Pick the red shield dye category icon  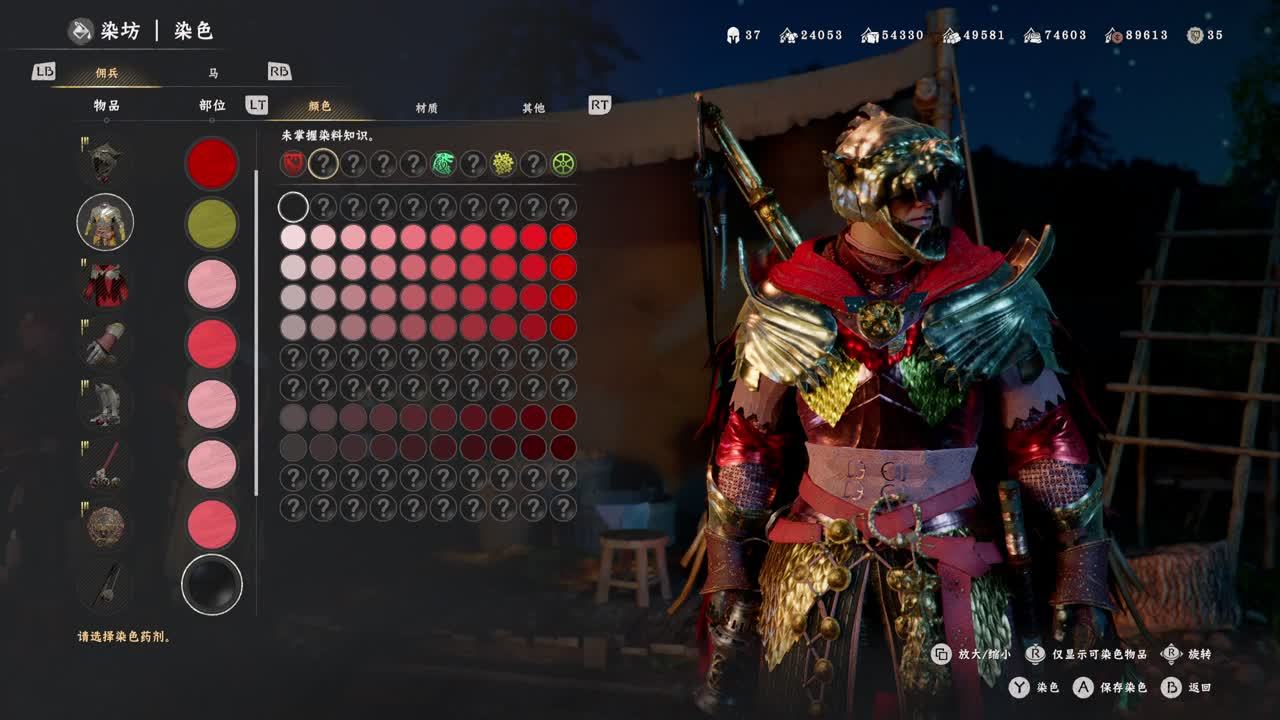click(x=293, y=163)
